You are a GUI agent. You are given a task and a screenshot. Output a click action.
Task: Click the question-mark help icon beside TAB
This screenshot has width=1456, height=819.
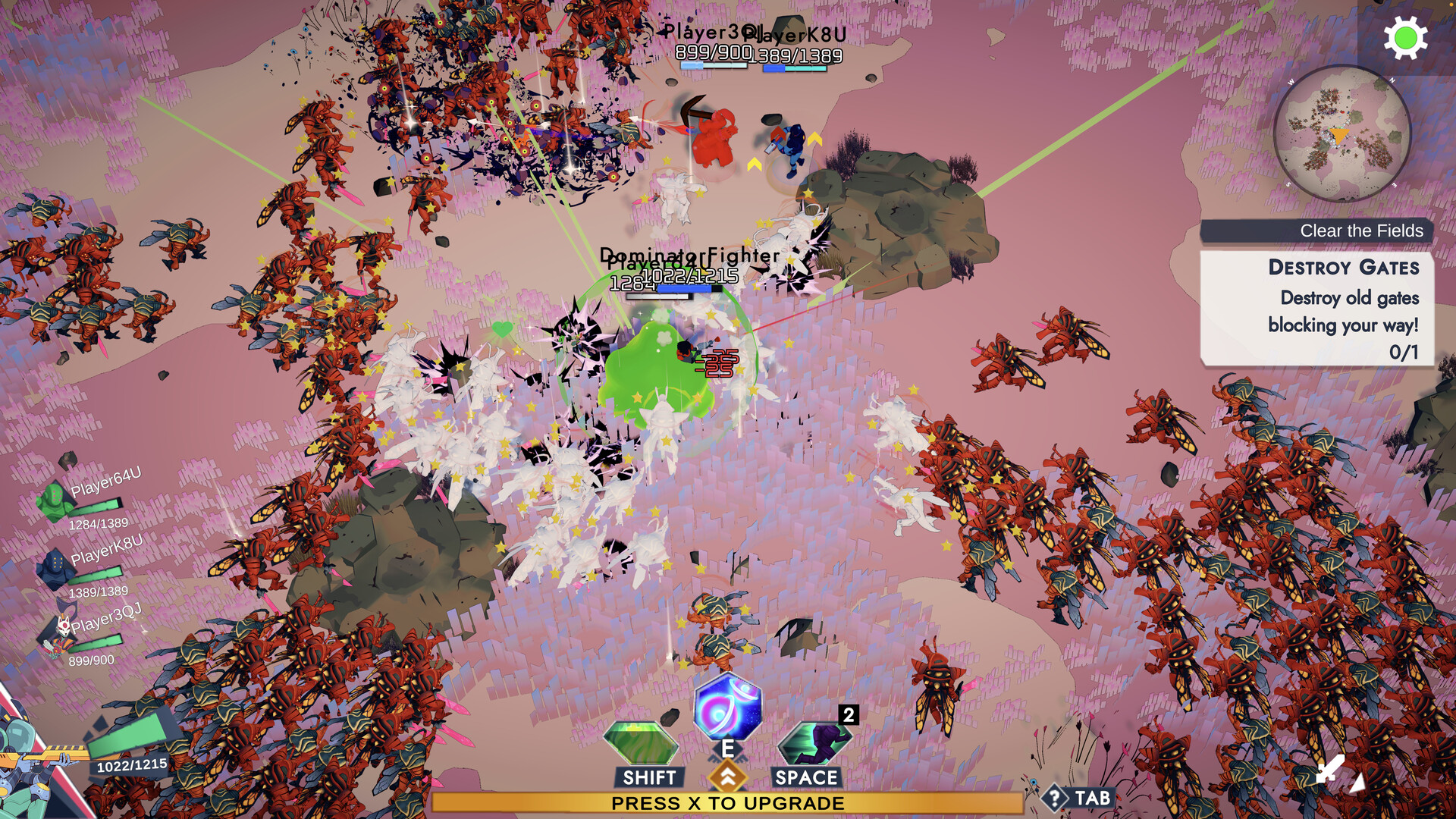coord(1054,797)
